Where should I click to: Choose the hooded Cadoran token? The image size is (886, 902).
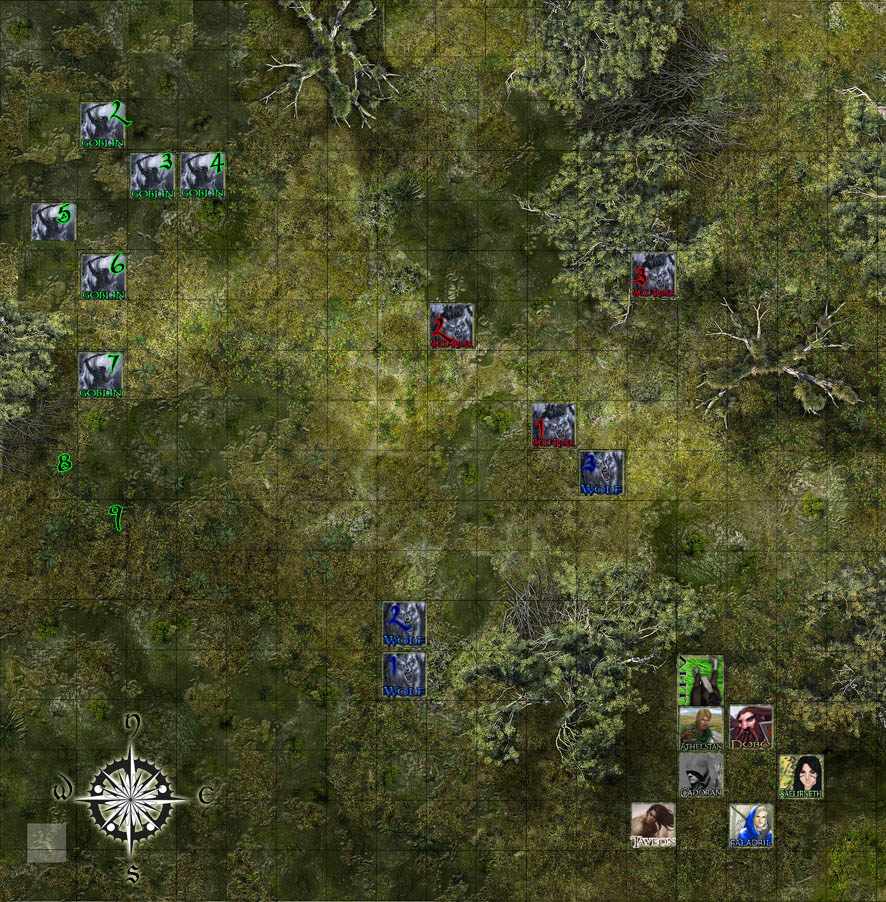click(x=701, y=775)
